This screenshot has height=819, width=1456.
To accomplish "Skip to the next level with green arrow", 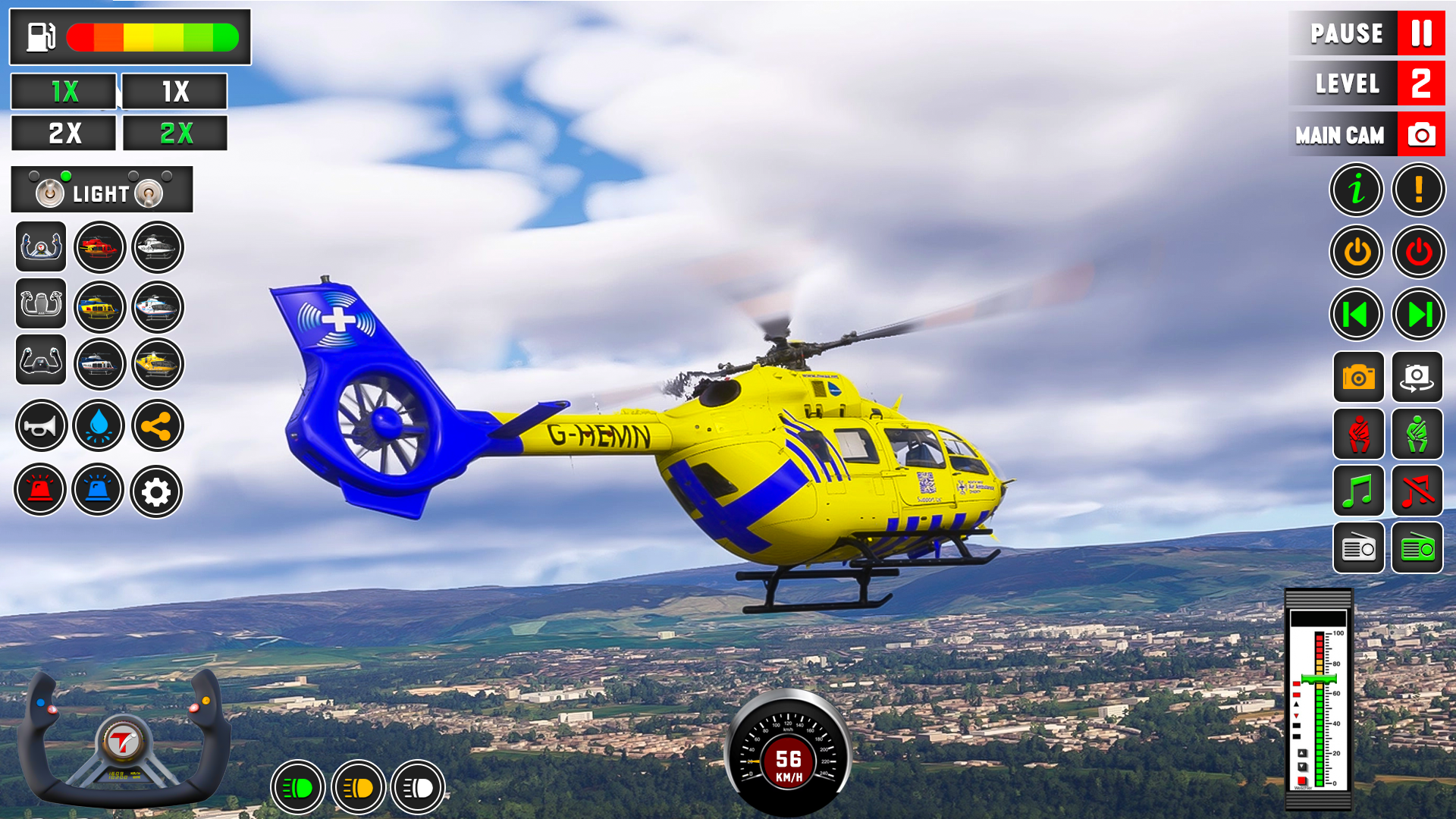I will click(x=1419, y=314).
